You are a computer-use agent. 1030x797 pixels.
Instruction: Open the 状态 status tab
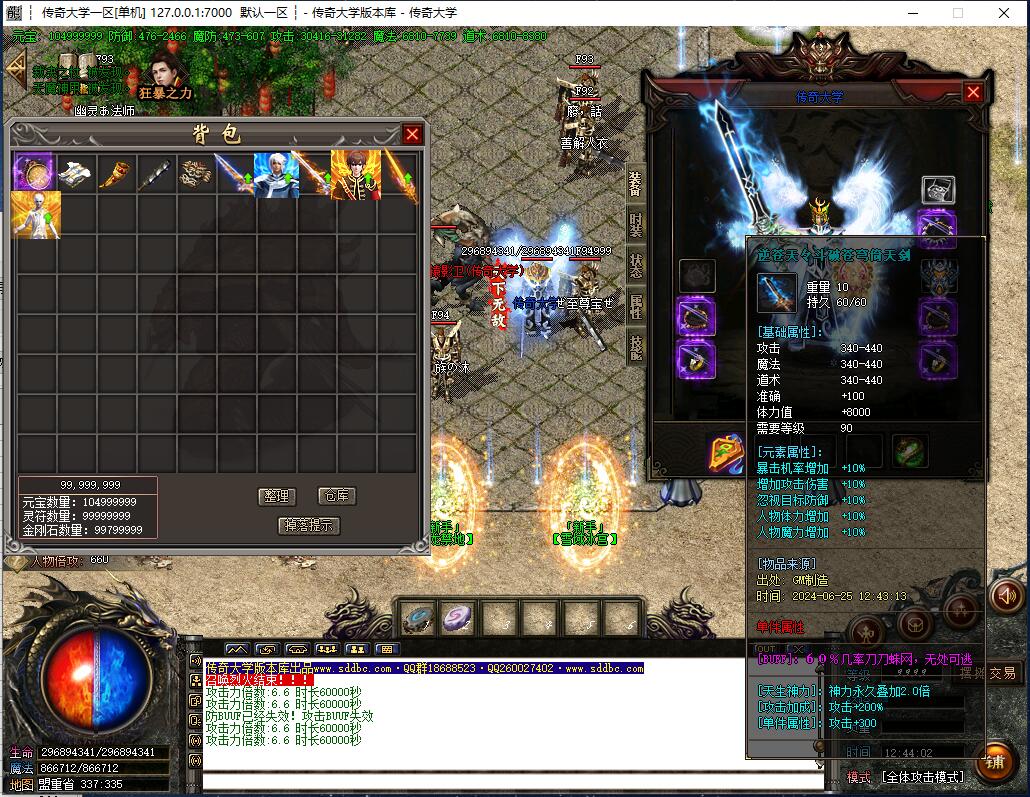[636, 266]
